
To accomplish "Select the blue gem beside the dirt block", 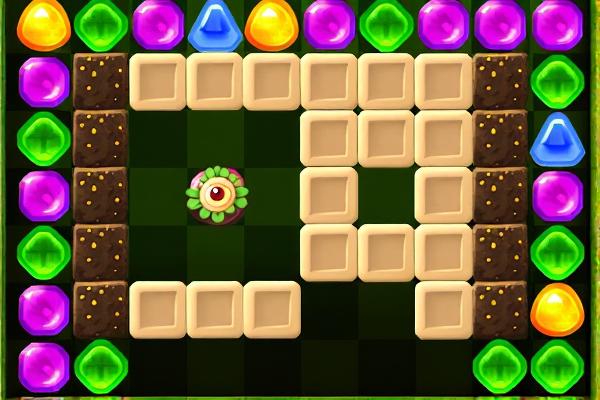I will click(x=557, y=139).
